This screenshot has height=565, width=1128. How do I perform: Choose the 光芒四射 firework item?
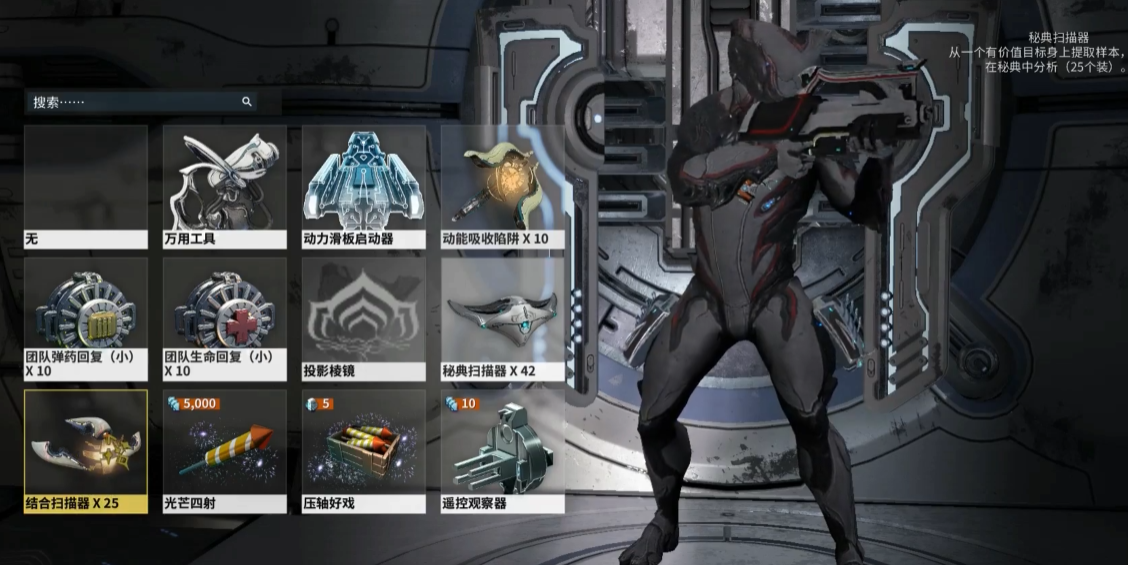click(225, 450)
